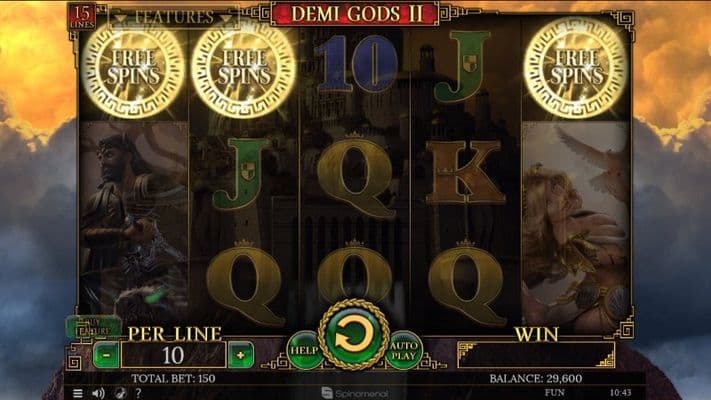Image resolution: width=711 pixels, height=400 pixels.
Task: Click the question mark info icon
Action: pyautogui.click(x=137, y=393)
